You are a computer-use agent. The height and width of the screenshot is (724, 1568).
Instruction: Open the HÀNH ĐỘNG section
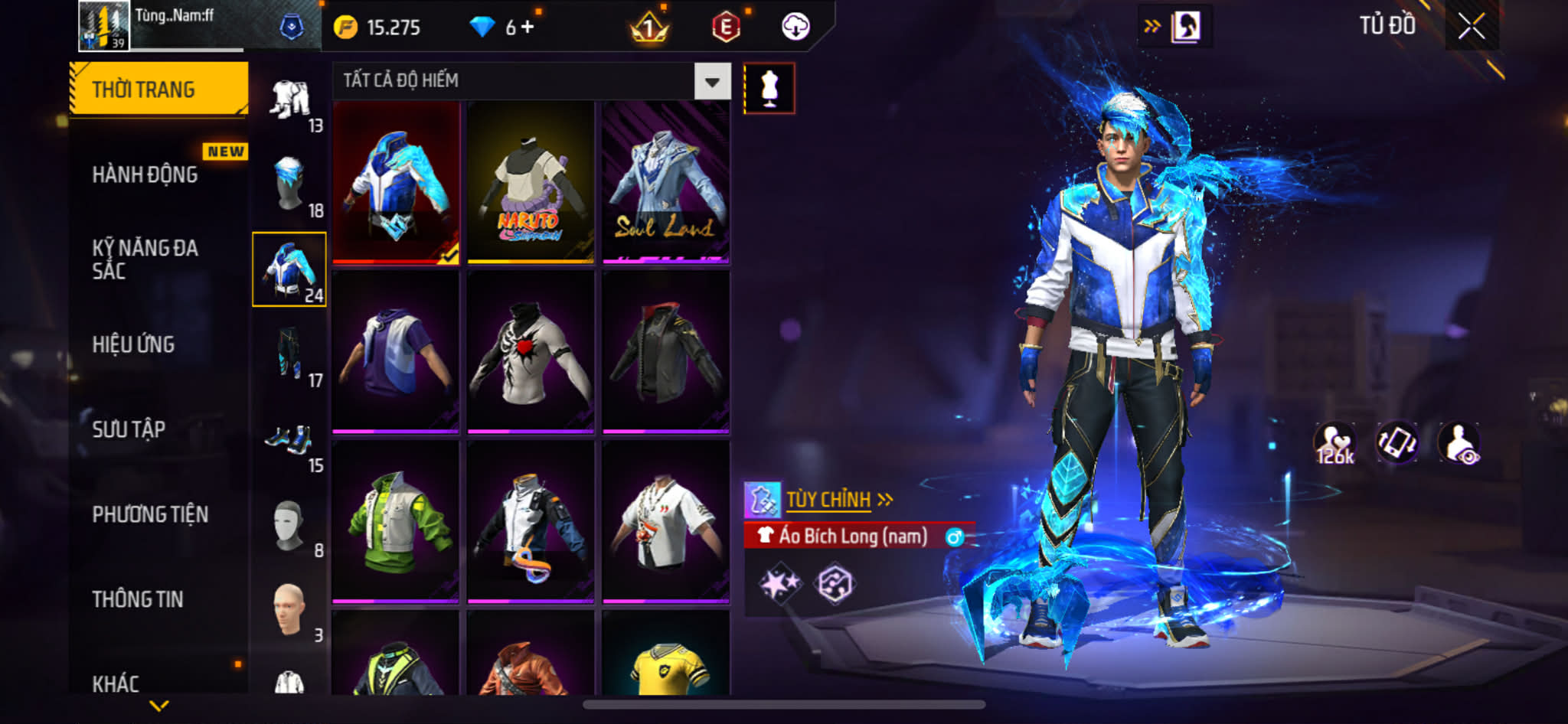145,174
